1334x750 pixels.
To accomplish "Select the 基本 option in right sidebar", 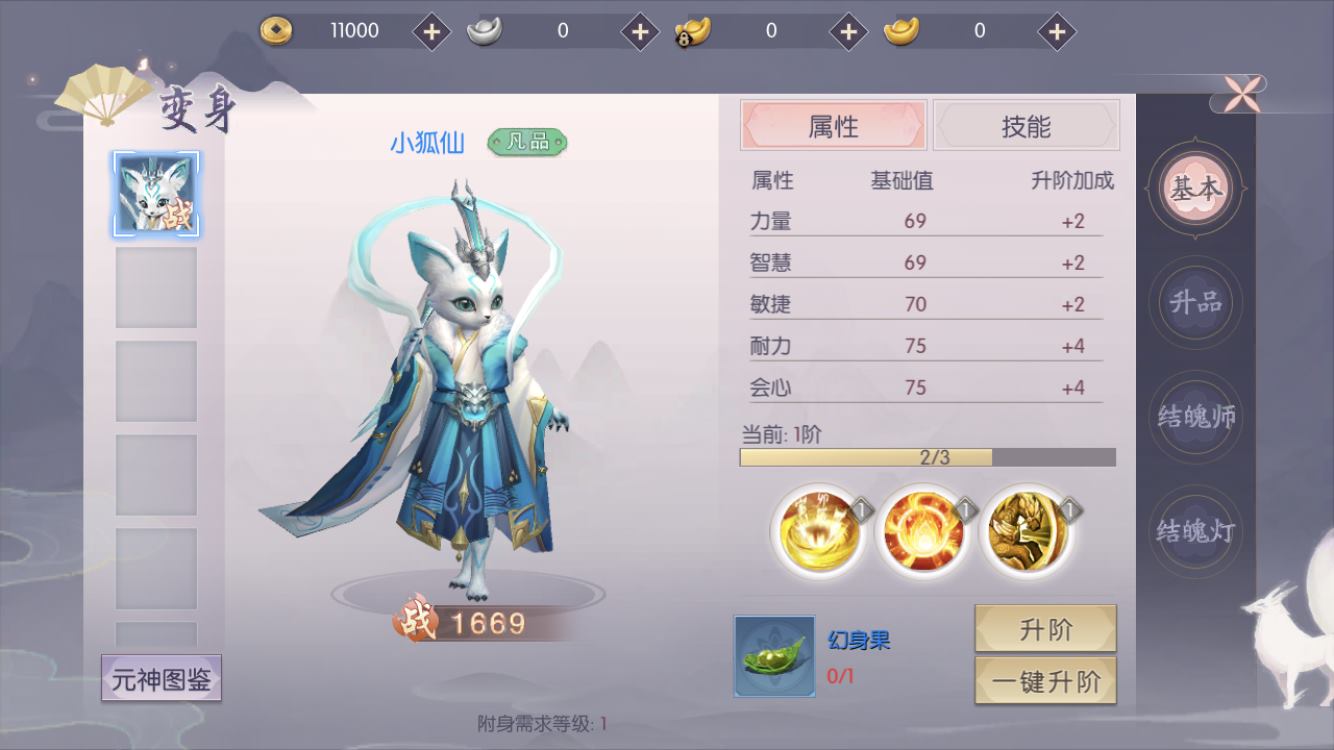I will click(1196, 187).
